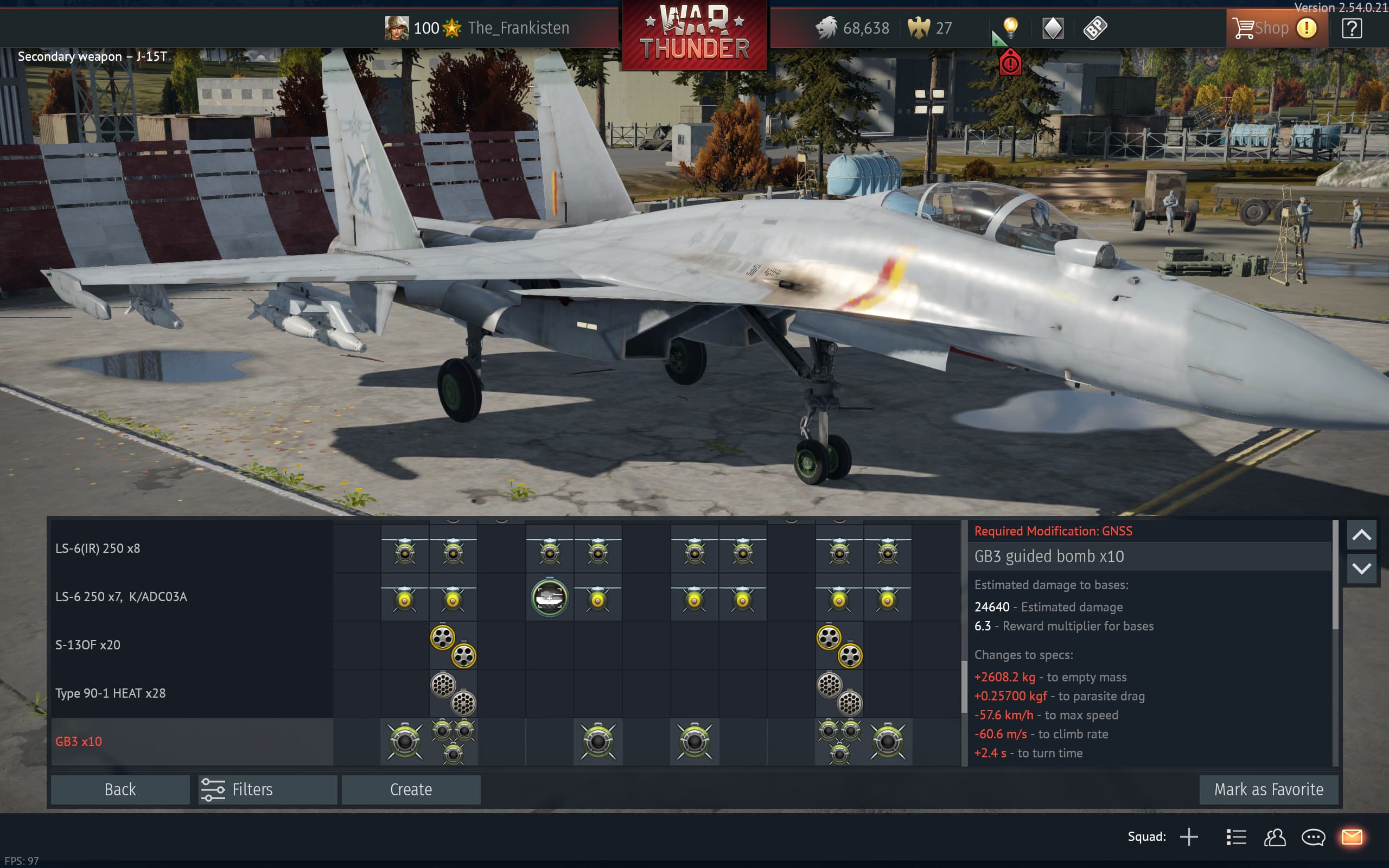The height and width of the screenshot is (868, 1389).
Task: Invite a player with the Squad plus
Action: [1189, 837]
